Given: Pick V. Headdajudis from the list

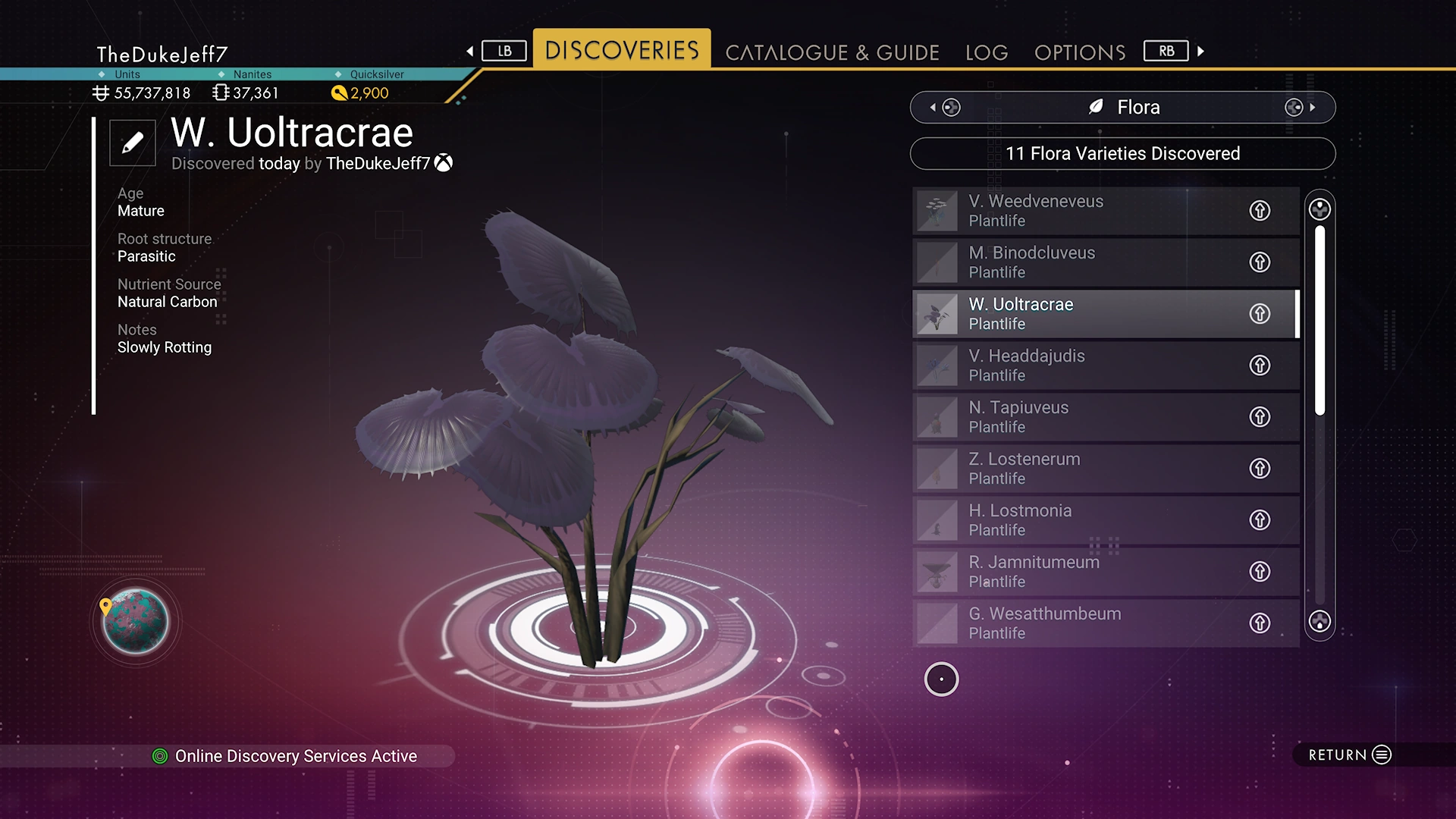Looking at the screenshot, I should [x=1077, y=366].
